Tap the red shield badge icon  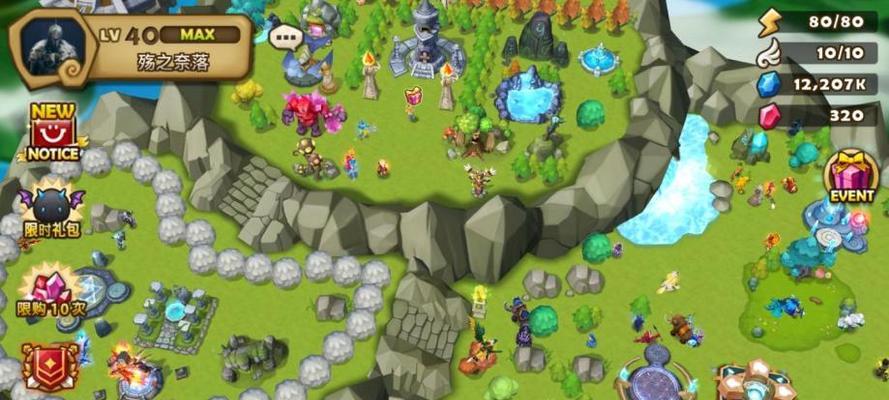(48, 366)
